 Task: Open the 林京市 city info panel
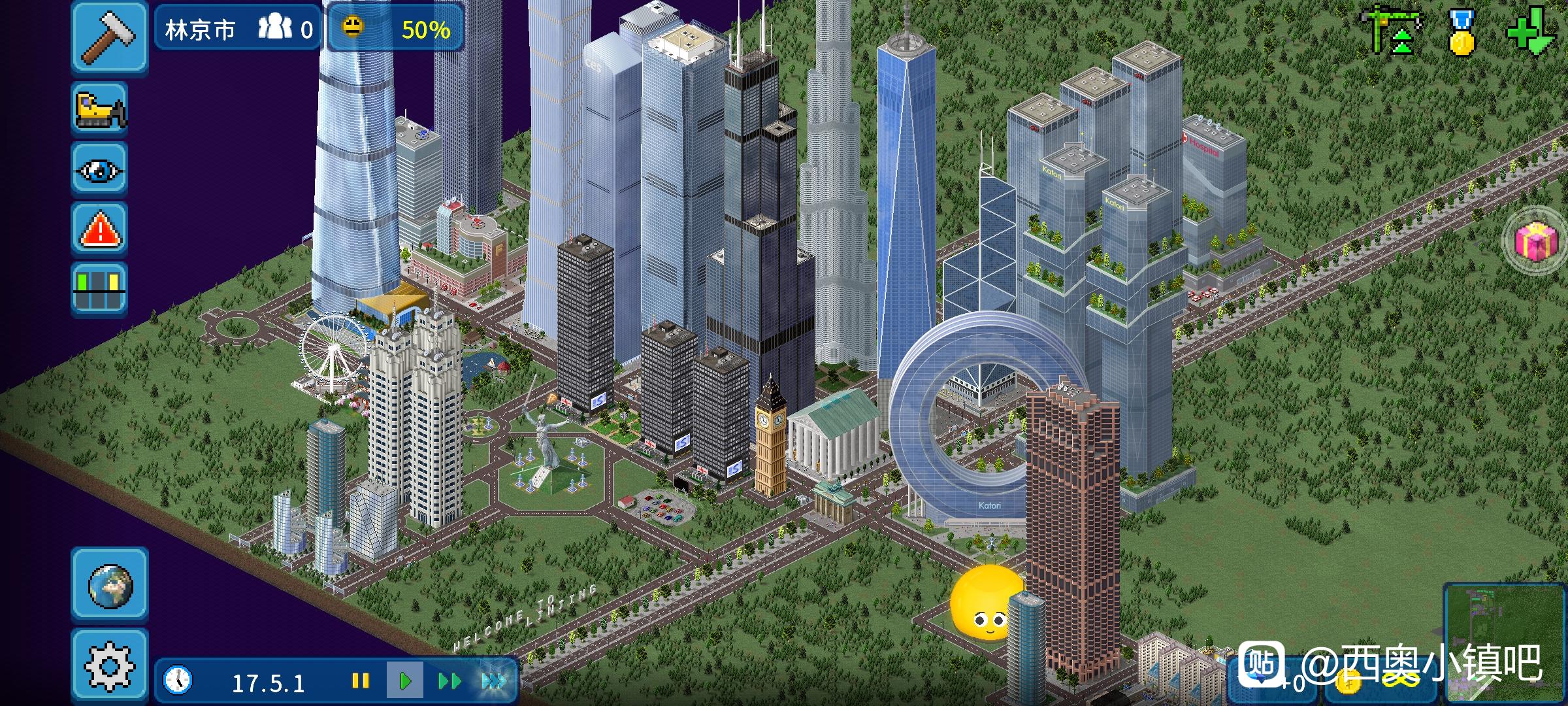coord(238,29)
